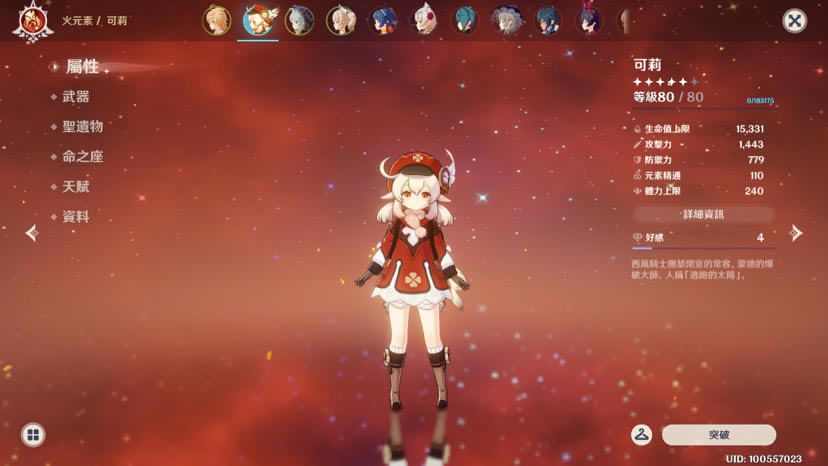The width and height of the screenshot is (828, 466).
Task: Open the outfit hanger icon
Action: tap(642, 435)
